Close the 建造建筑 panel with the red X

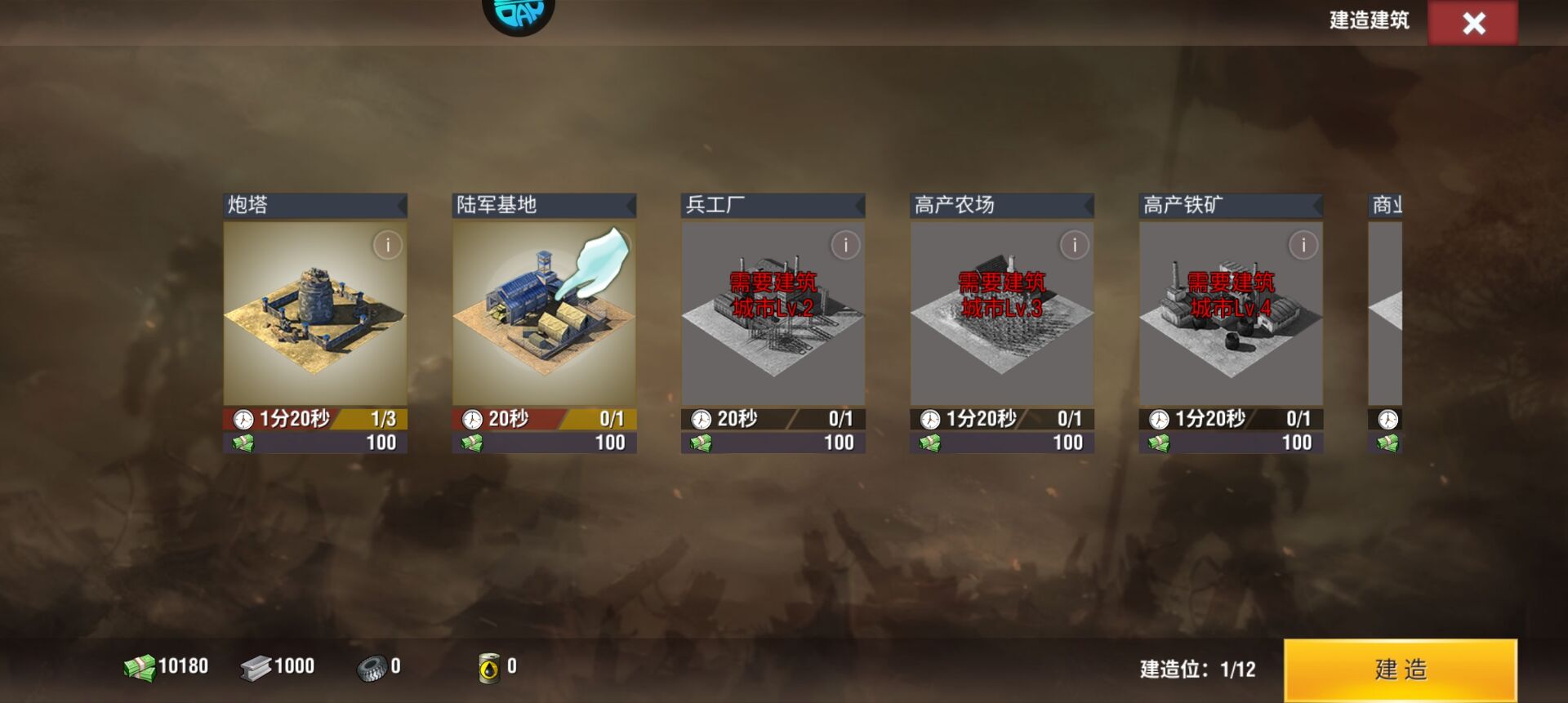pos(1474,24)
